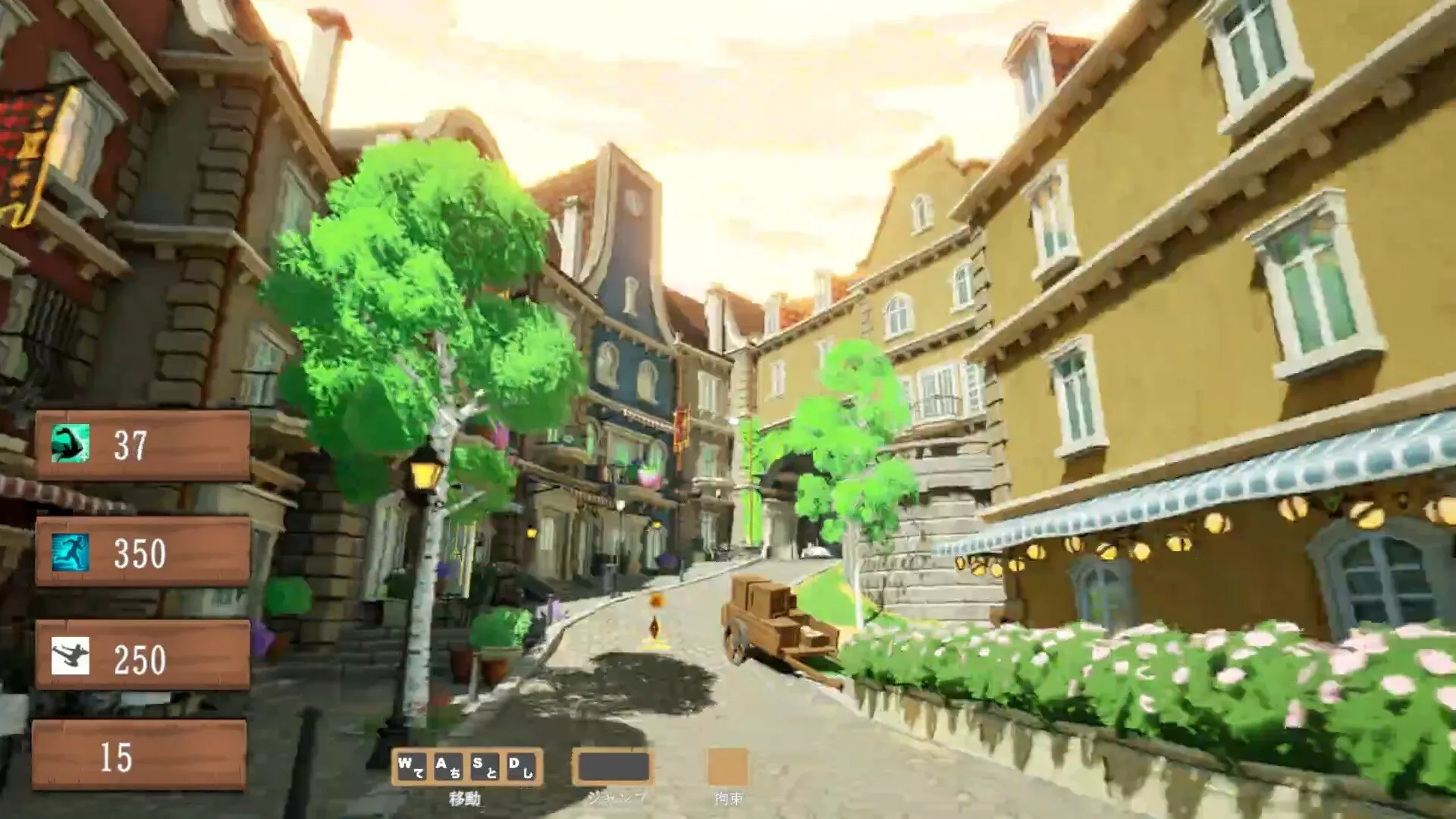Select the white flying kick skill icon
Viewport: 1456px width, 819px height.
[x=72, y=656]
